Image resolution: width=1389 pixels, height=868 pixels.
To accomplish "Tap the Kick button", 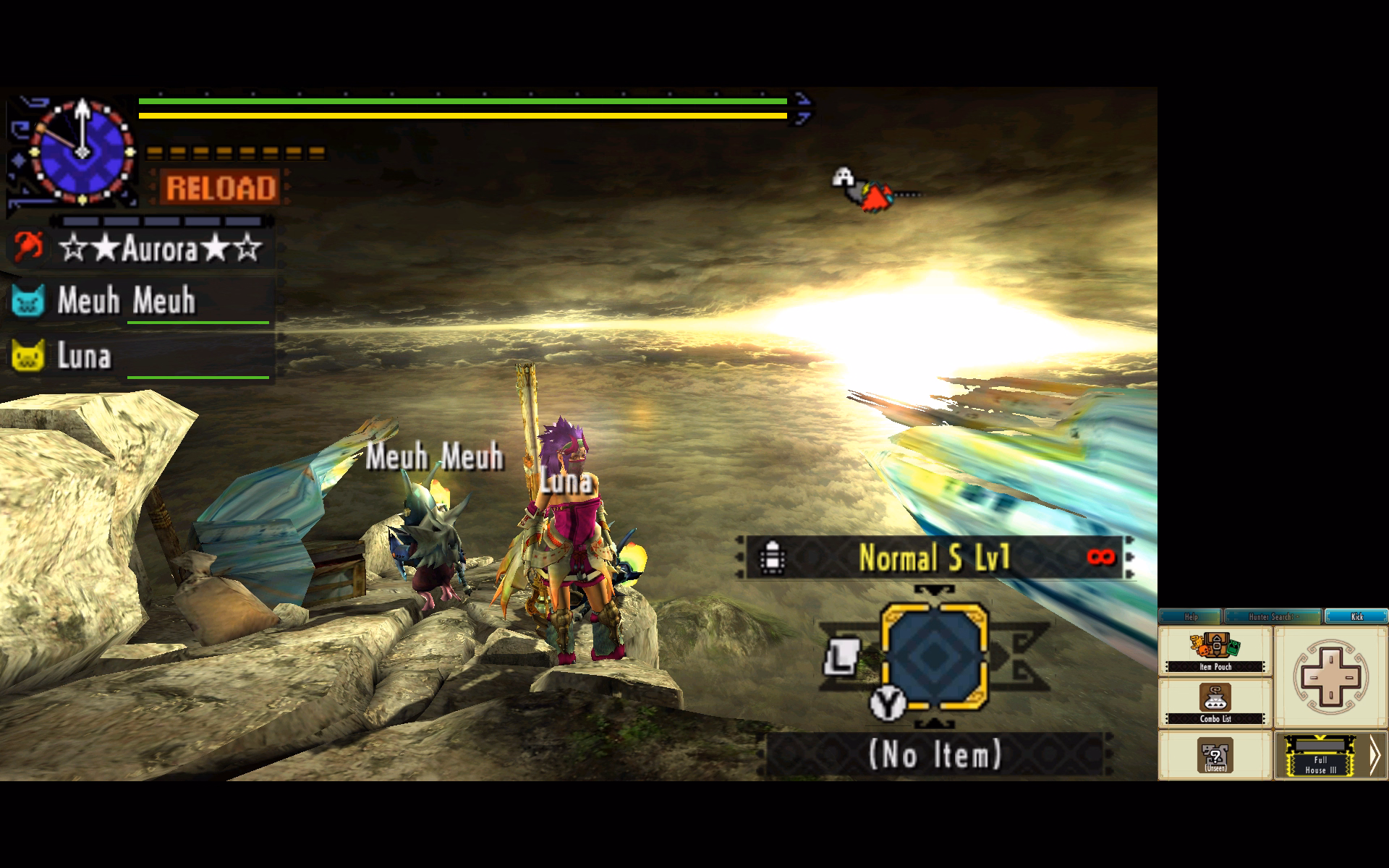I will [1356, 616].
